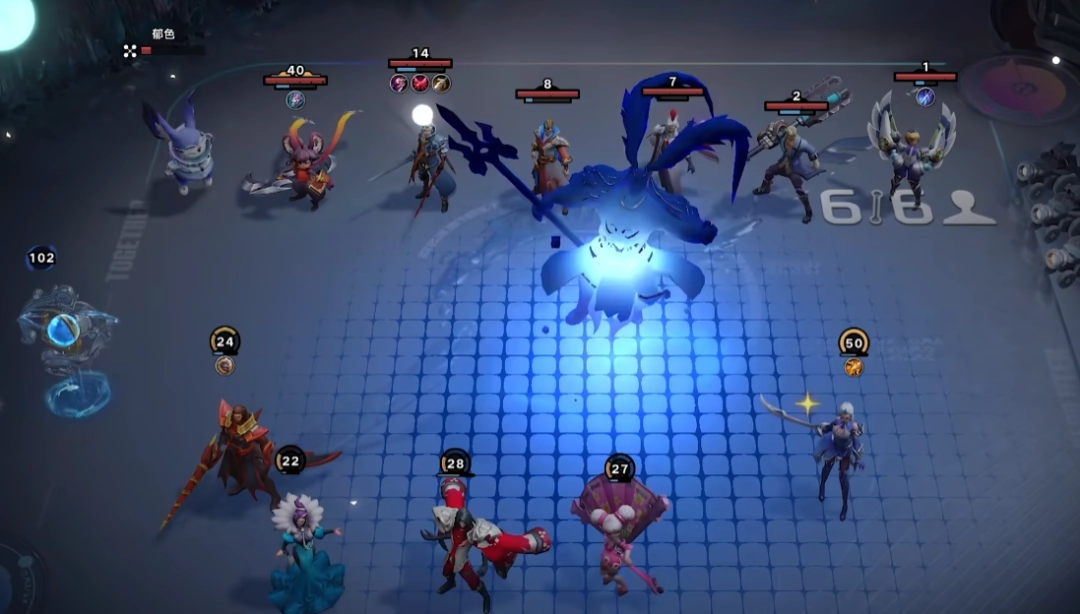
Task: Select the item icon under the 24 badge
Action: coord(225,366)
